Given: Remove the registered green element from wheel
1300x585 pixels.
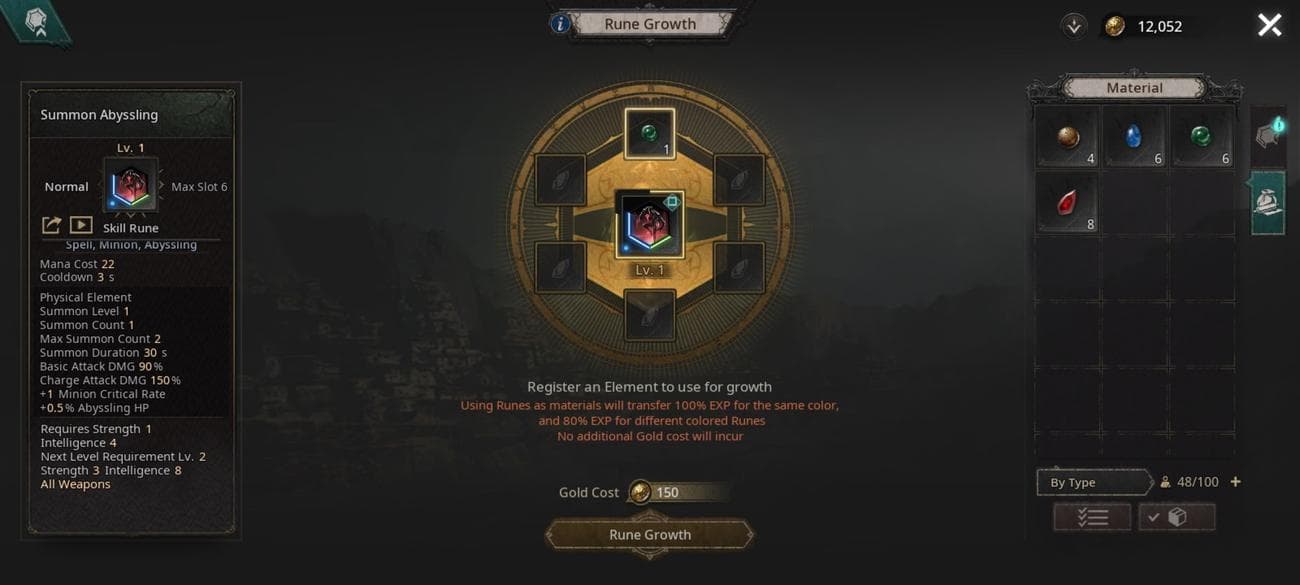Looking at the screenshot, I should [x=650, y=134].
